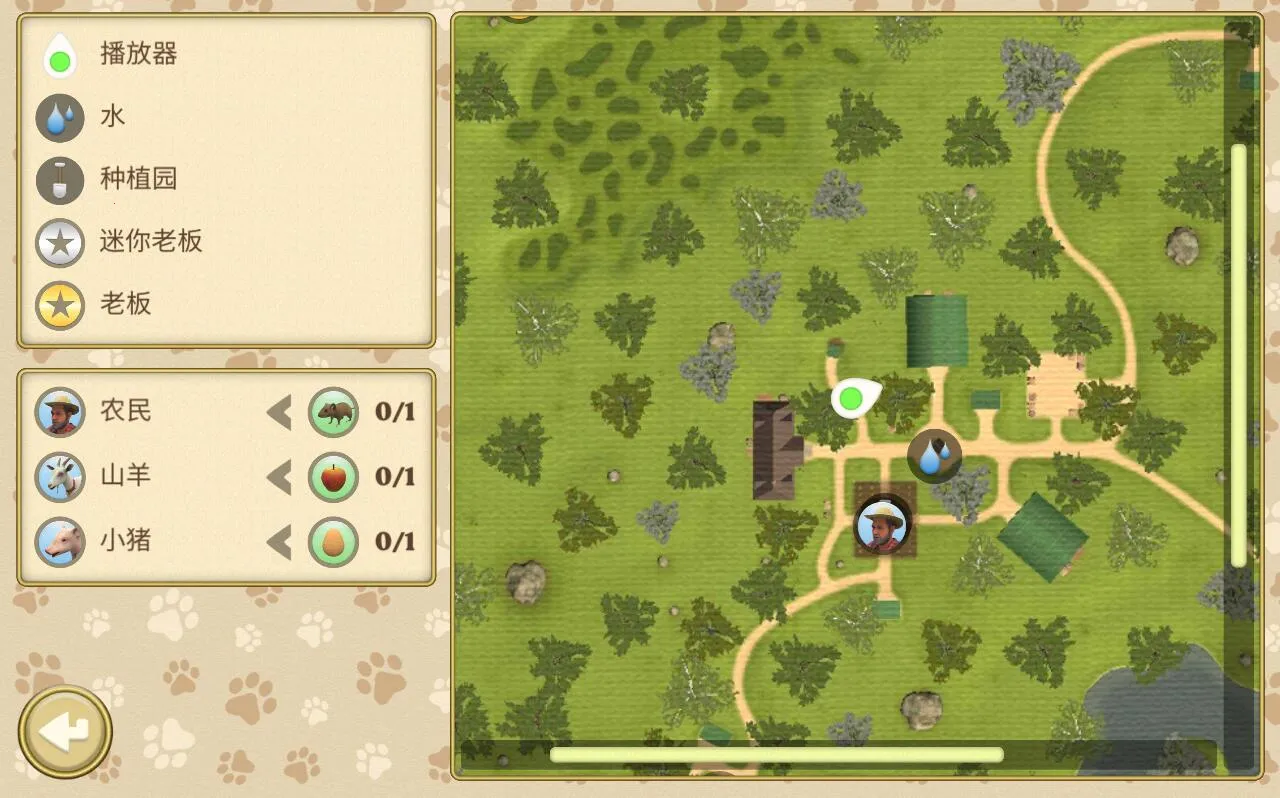
Task: Click the egg target icon
Action: coord(333,542)
